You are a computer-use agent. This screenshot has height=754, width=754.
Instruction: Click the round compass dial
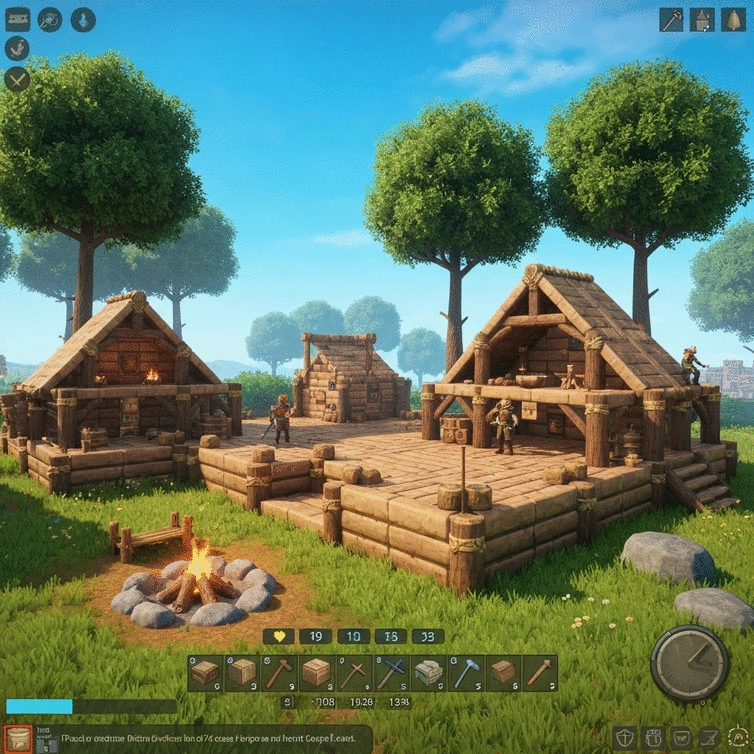coord(689,663)
